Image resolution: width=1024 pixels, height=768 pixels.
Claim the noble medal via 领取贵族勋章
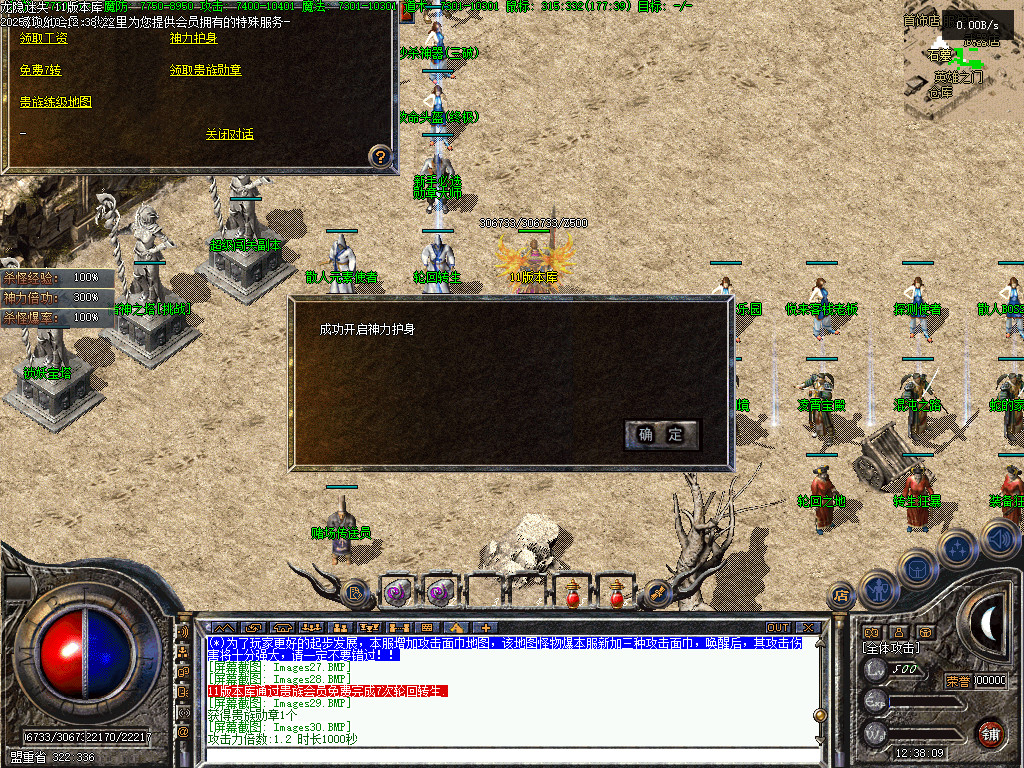tap(205, 70)
